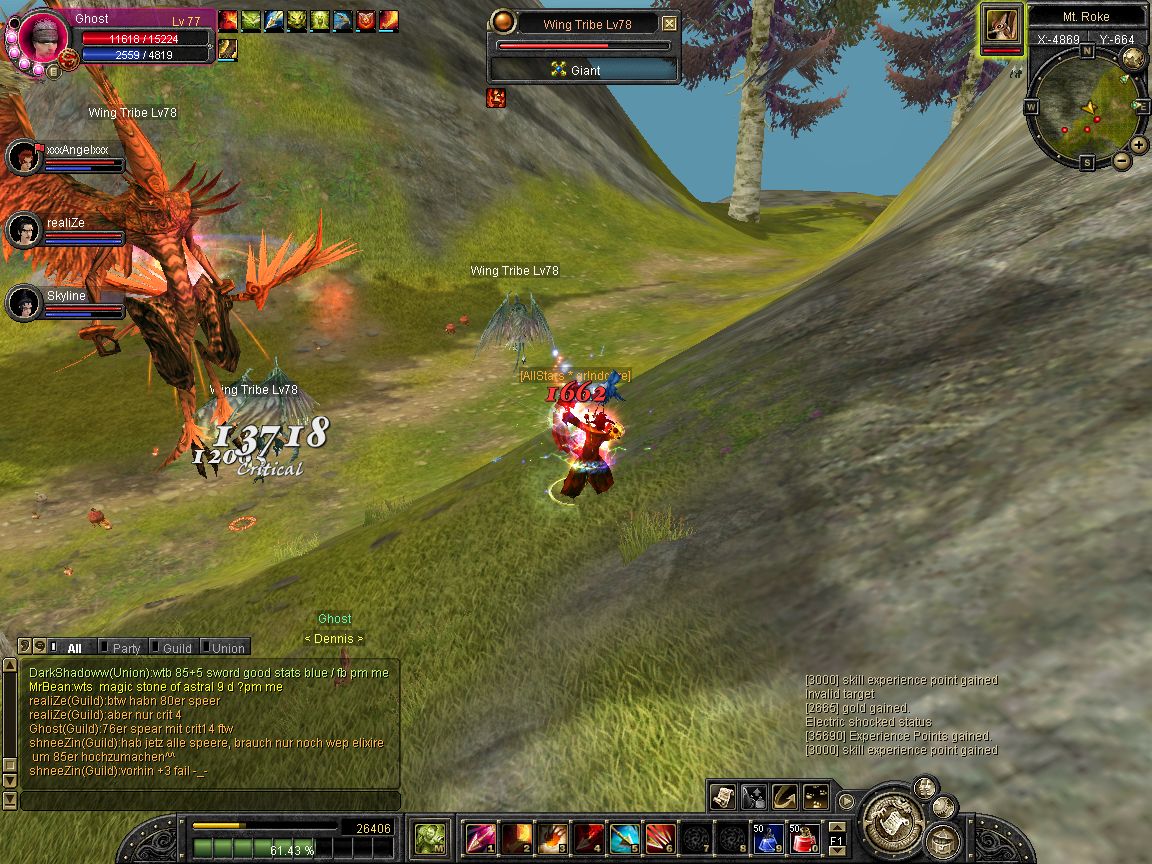The height and width of the screenshot is (864, 1152).
Task: Activate the cyan spear skill in slot 5
Action: [x=624, y=838]
